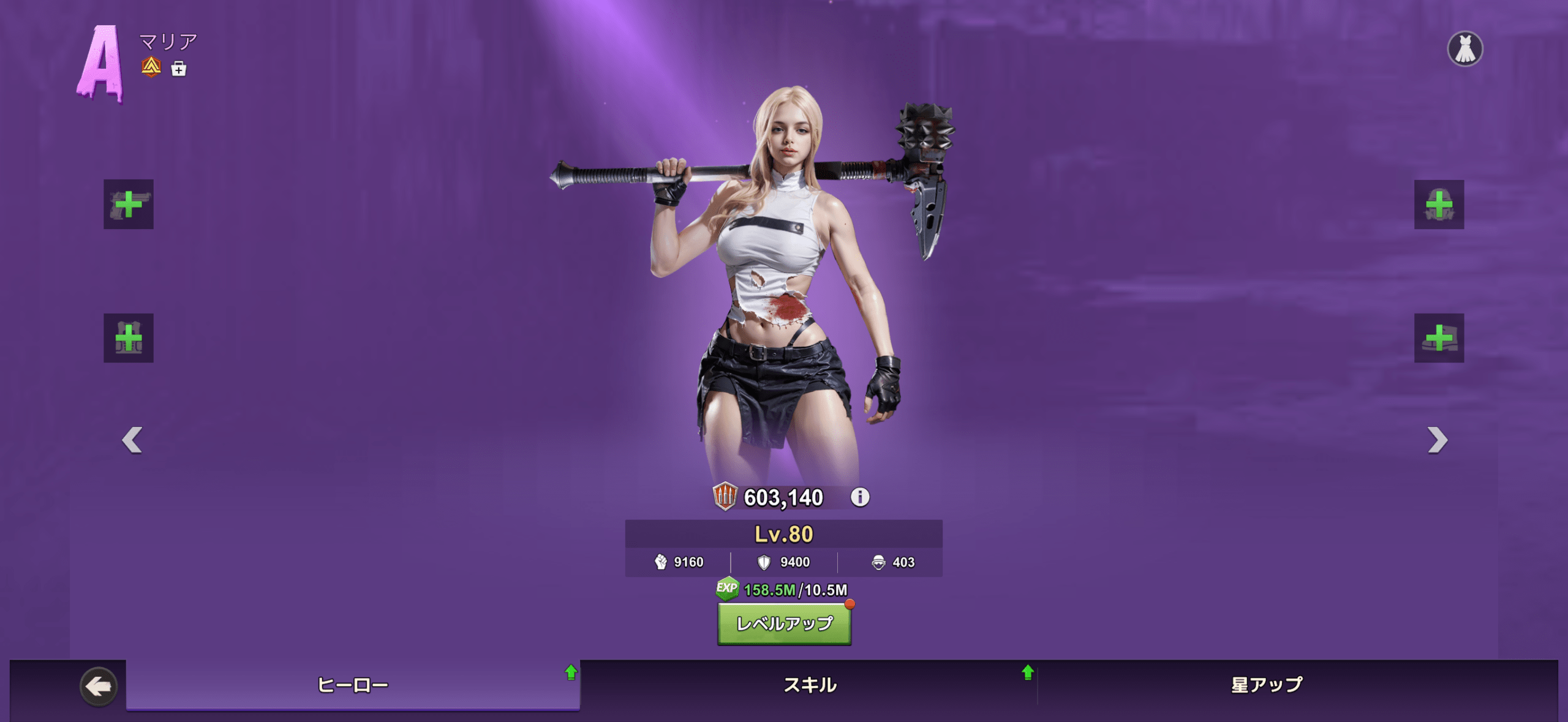The width and height of the screenshot is (1568, 722).
Task: Add equipment to the gun slot
Action: pos(129,205)
